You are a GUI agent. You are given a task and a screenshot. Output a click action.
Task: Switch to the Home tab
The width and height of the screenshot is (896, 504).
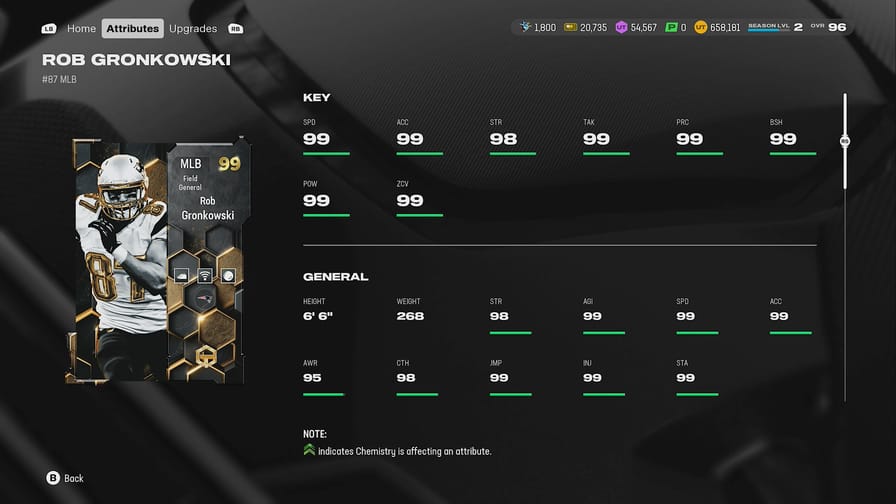[x=81, y=29]
